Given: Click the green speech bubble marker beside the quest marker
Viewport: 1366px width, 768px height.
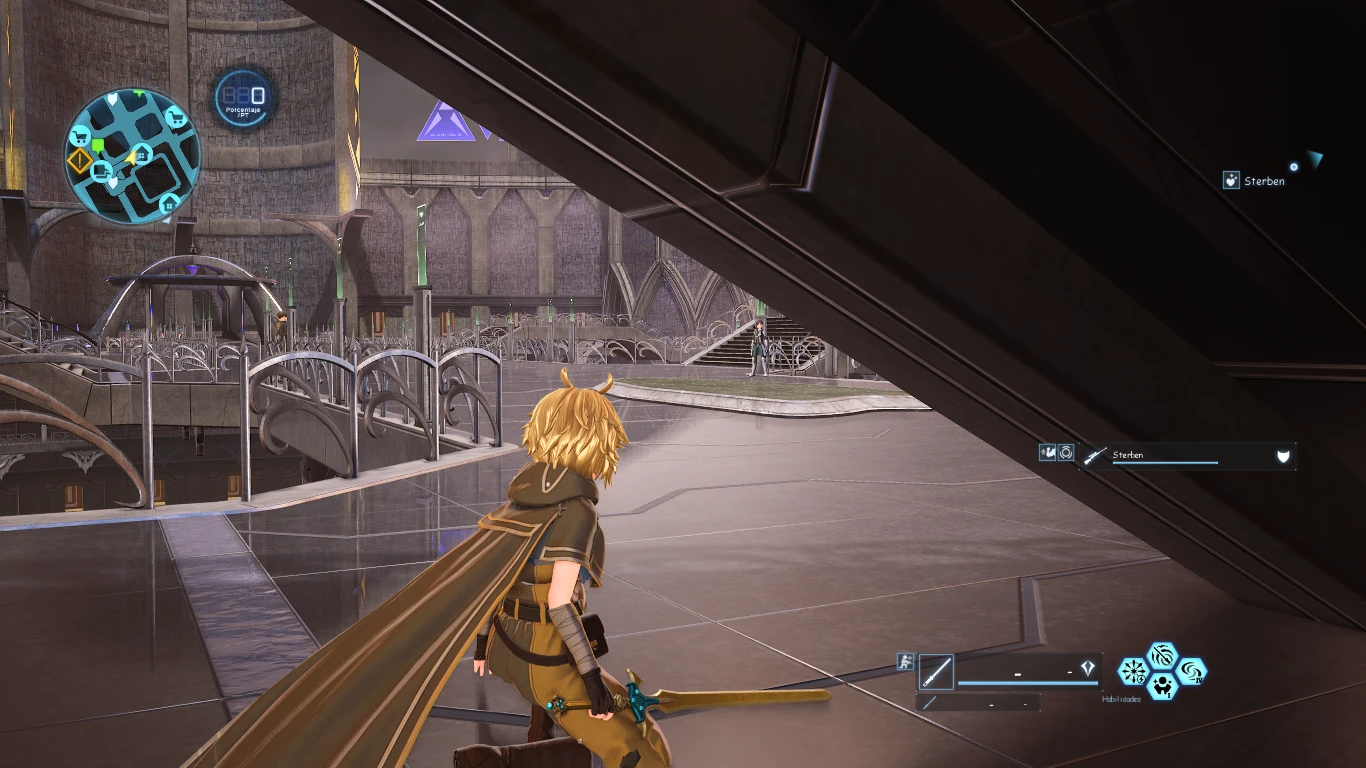Looking at the screenshot, I should pos(99,147).
